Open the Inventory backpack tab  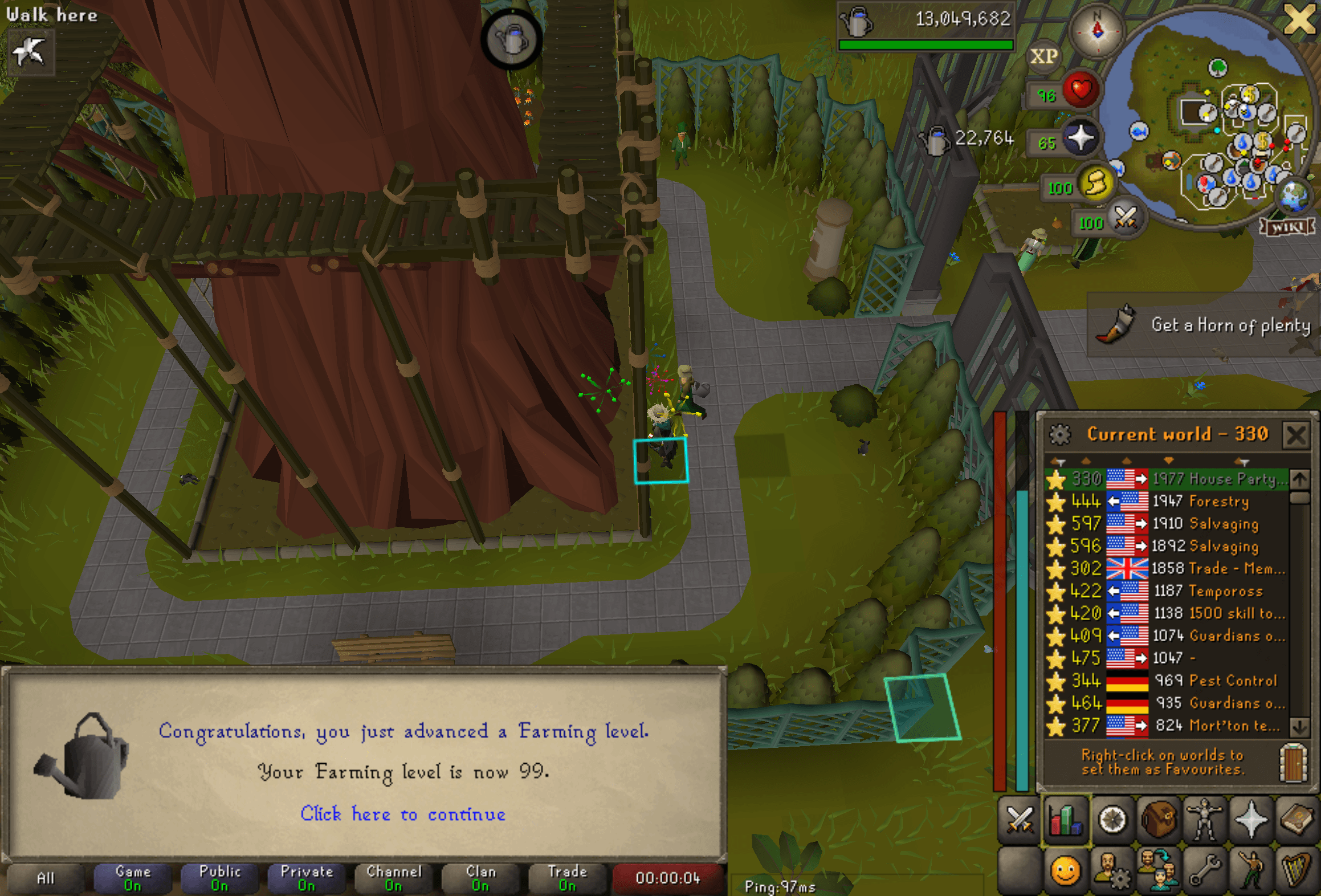coord(1159,819)
